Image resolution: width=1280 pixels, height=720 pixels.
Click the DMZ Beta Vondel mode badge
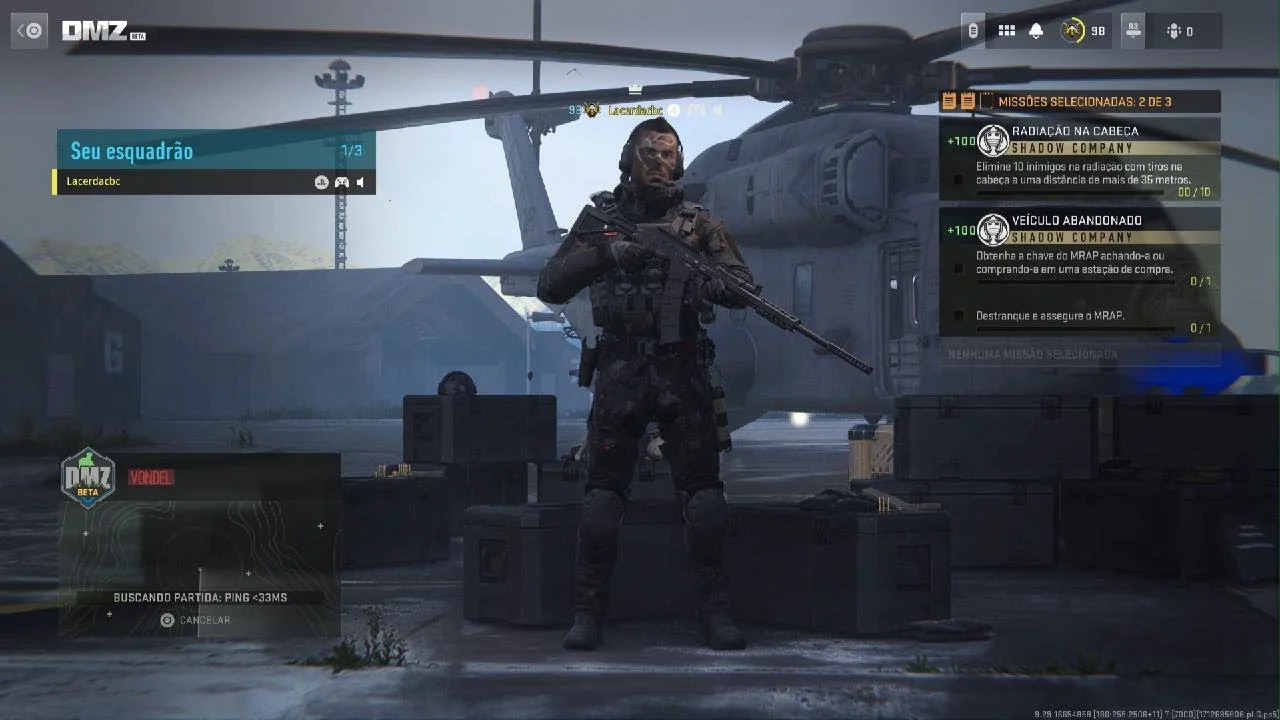point(89,477)
